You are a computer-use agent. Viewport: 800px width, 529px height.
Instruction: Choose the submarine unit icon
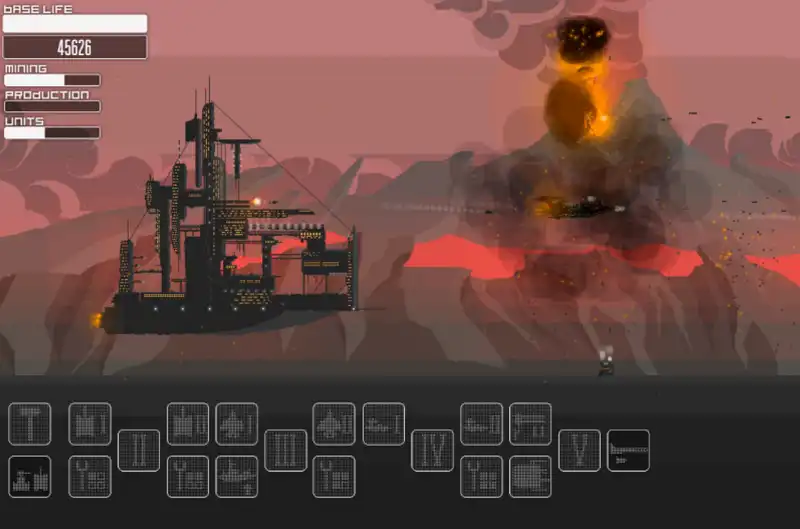click(x=237, y=476)
